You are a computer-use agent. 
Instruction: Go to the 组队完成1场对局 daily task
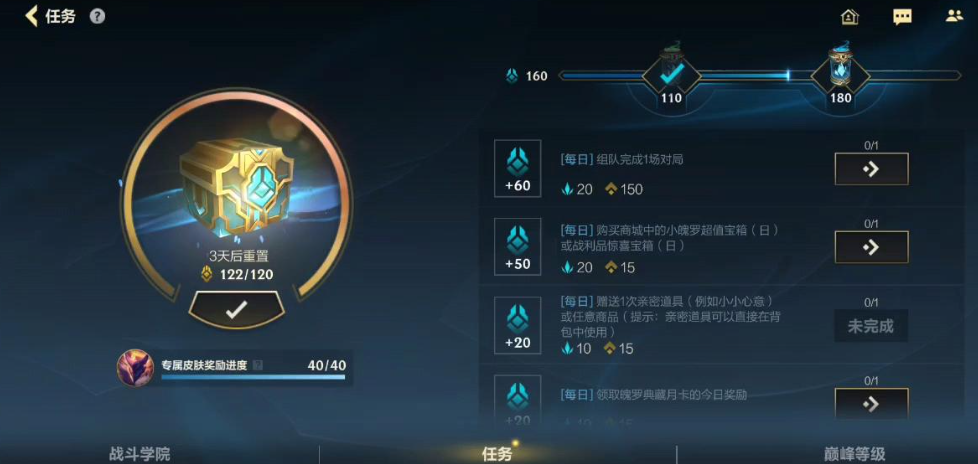point(871,169)
